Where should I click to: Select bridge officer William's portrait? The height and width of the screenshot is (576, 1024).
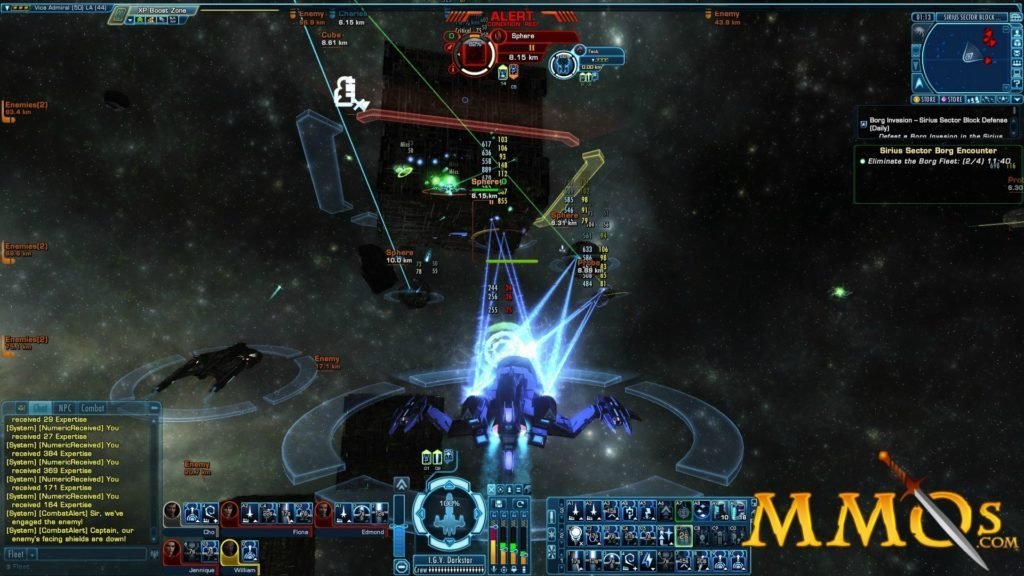[230, 549]
